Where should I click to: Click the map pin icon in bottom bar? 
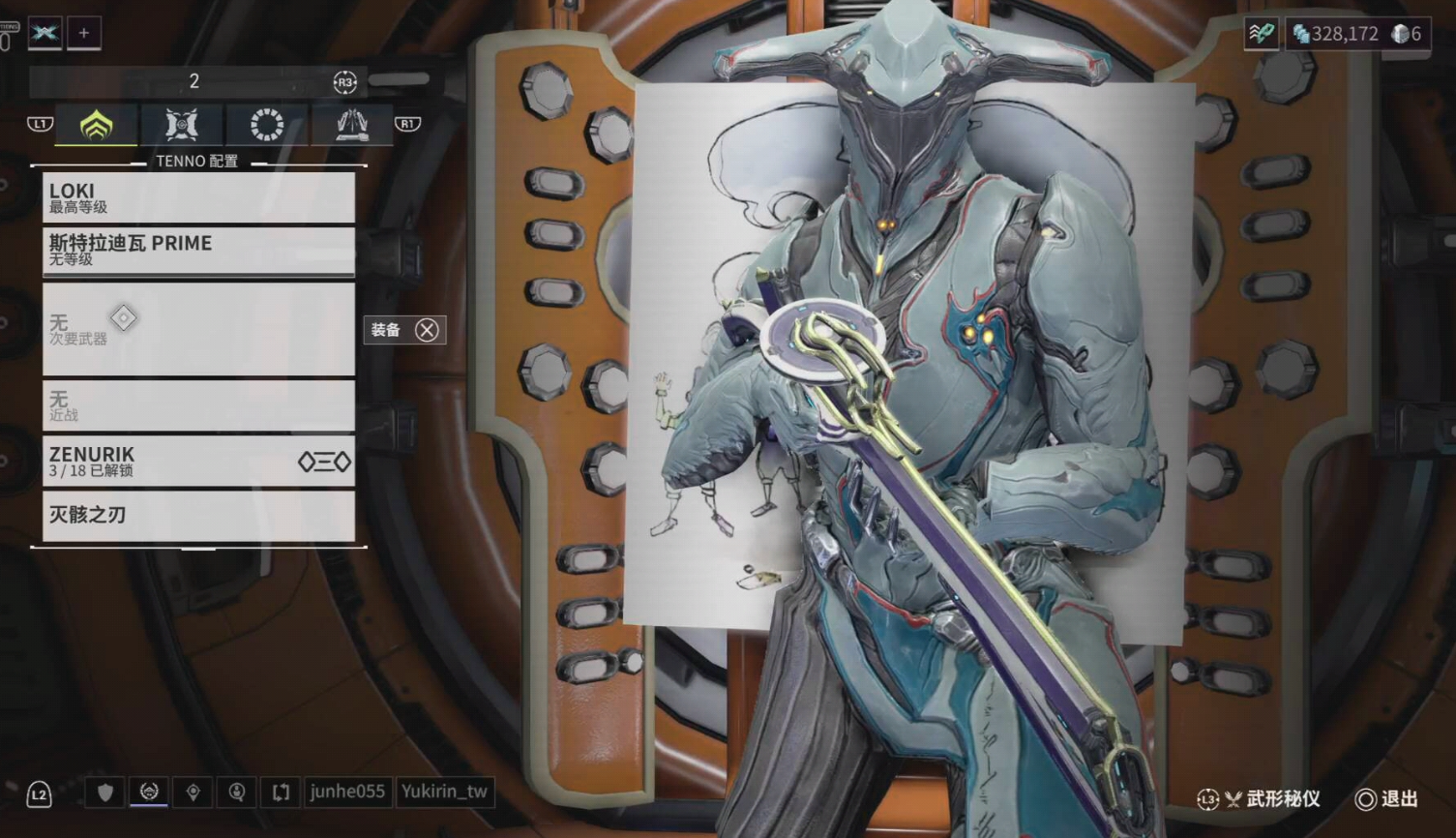(193, 793)
